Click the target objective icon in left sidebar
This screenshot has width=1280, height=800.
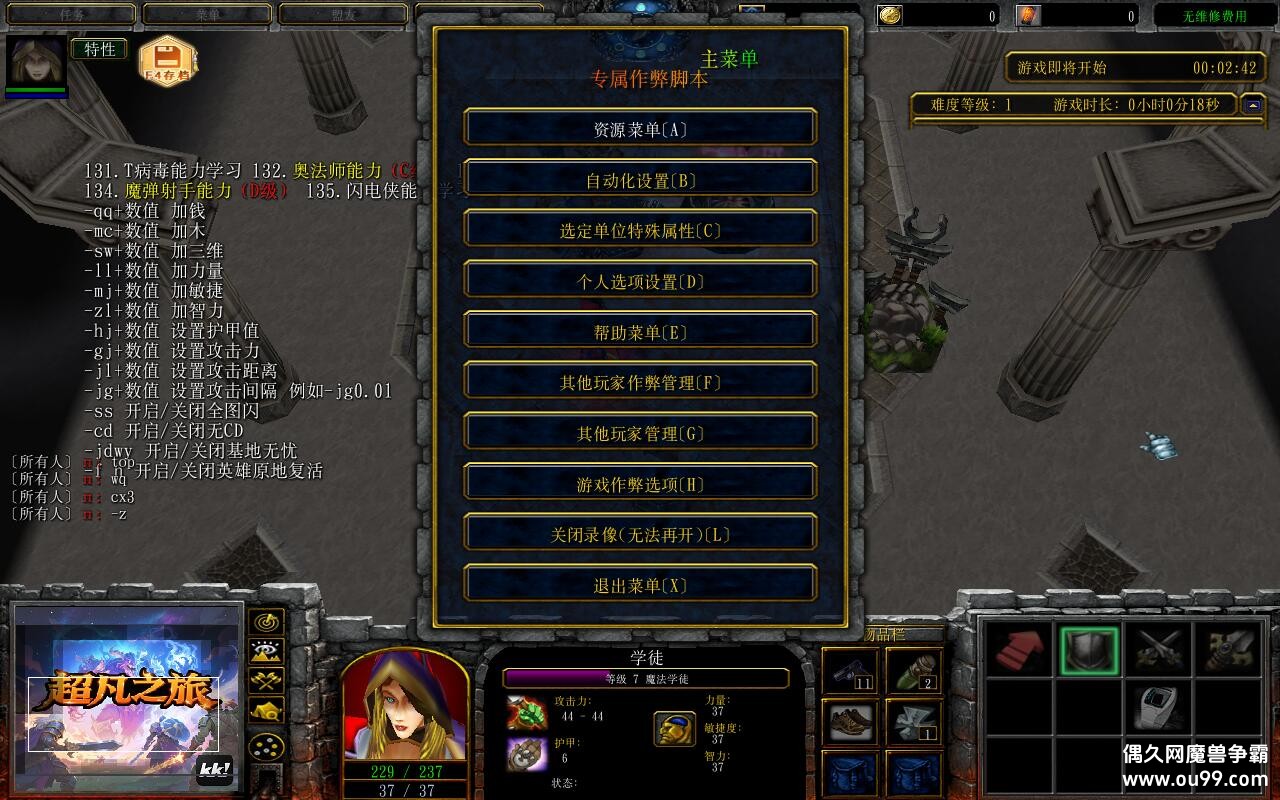coord(265,620)
